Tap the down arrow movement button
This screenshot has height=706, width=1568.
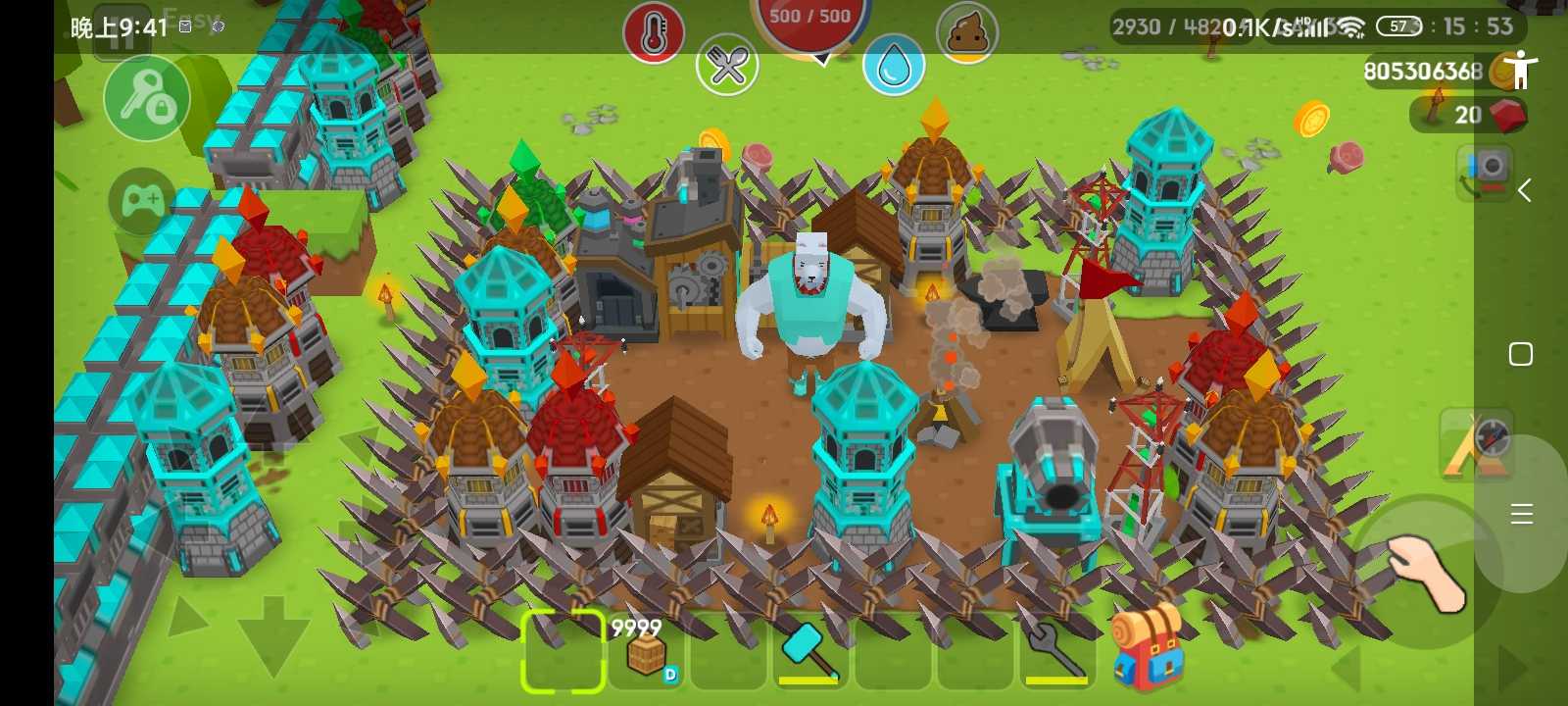(273, 633)
